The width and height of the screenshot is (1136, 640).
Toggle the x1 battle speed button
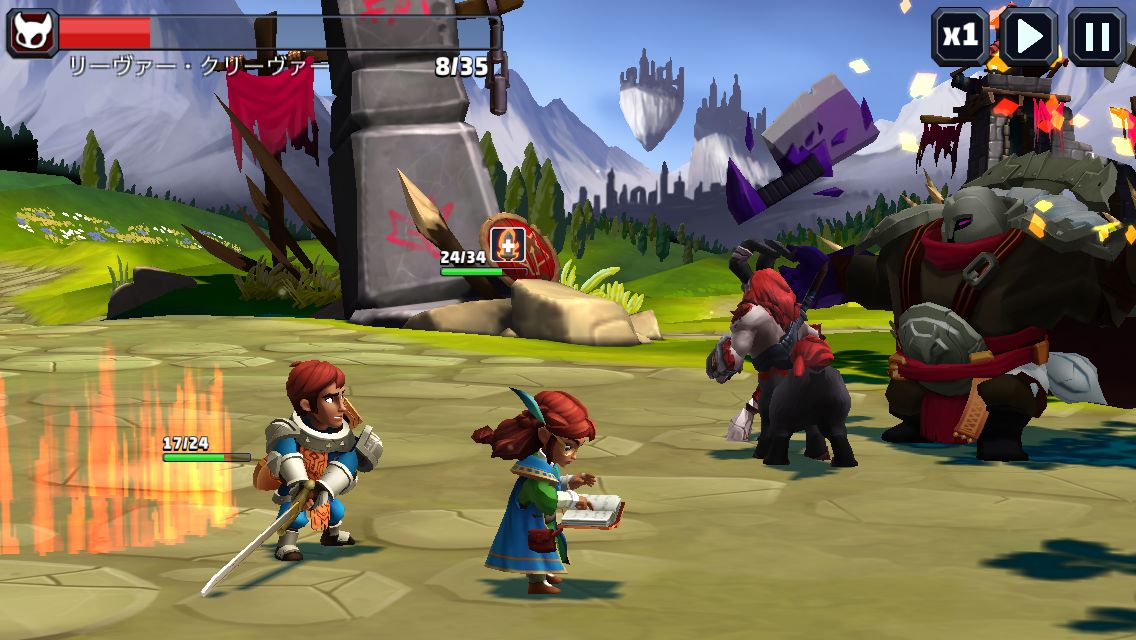click(x=960, y=36)
